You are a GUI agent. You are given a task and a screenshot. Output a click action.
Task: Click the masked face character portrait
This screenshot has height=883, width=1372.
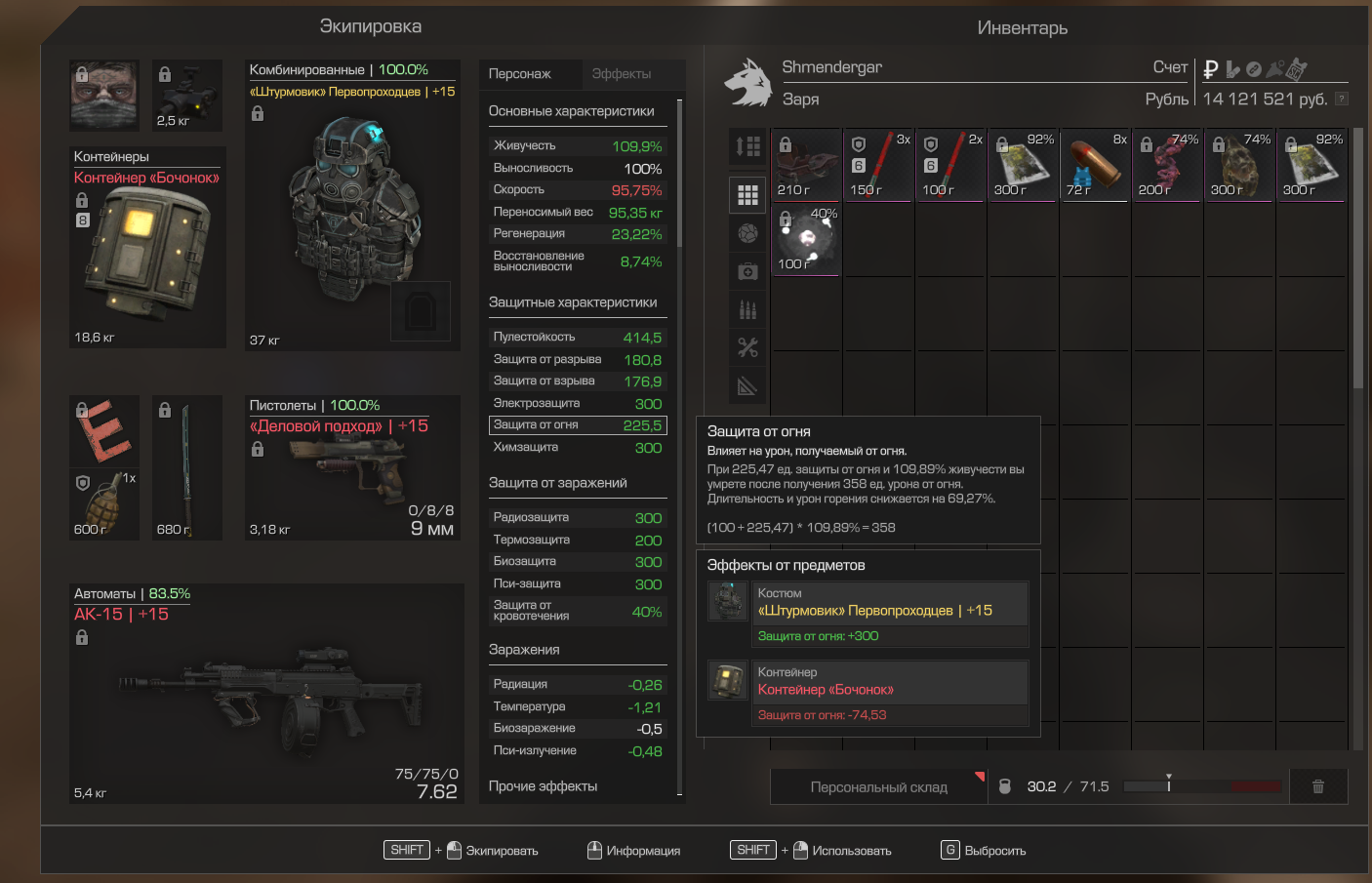pyautogui.click(x=104, y=96)
